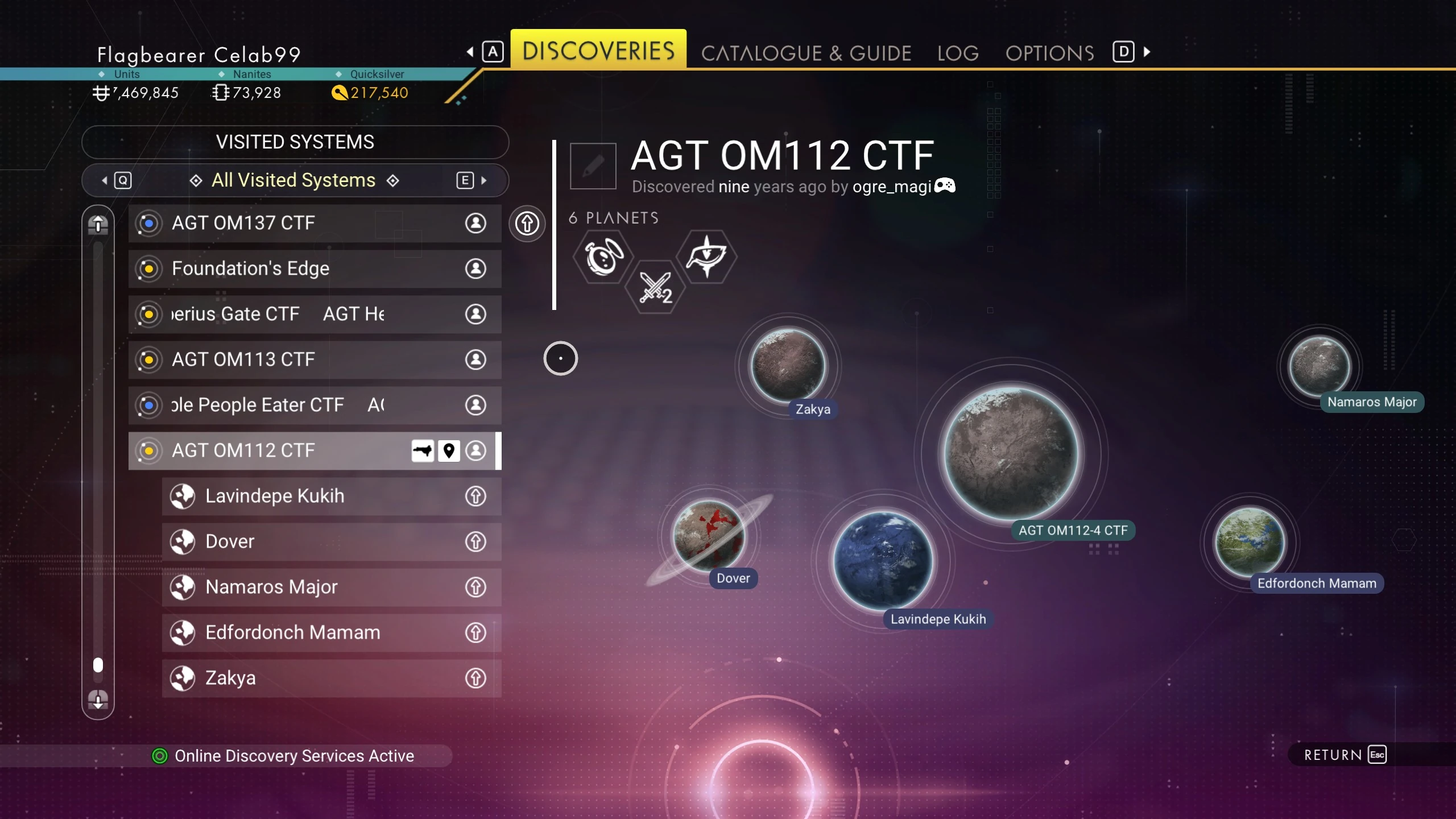Select the ringed Dover planet globe
1456x819 pixels.
[x=708, y=535]
